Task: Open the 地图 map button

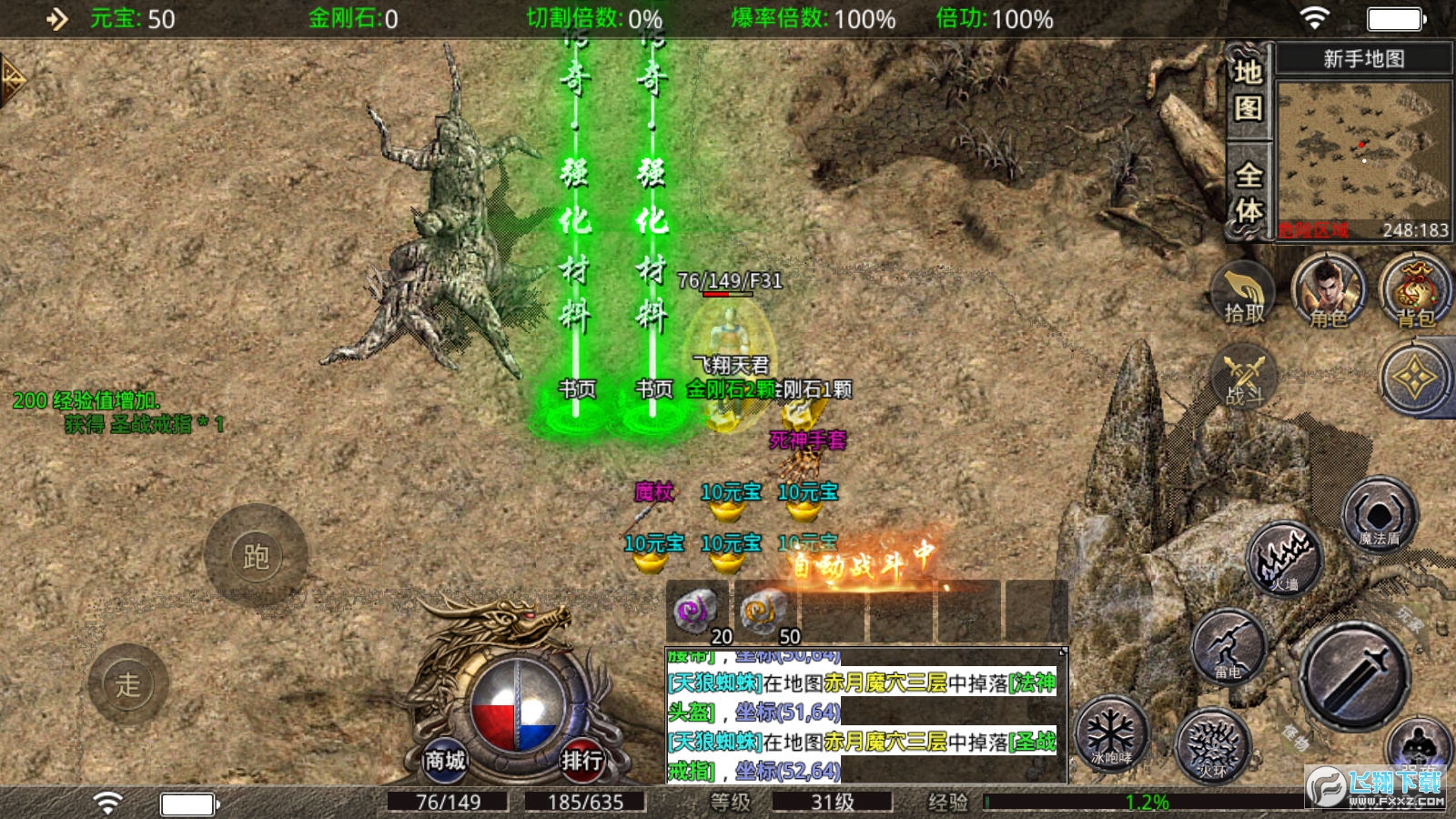Action: pyautogui.click(x=1248, y=90)
